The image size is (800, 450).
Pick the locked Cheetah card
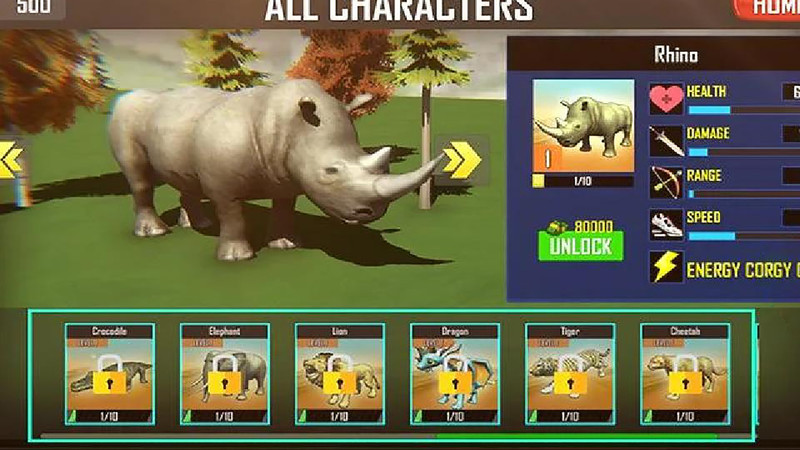(685, 374)
